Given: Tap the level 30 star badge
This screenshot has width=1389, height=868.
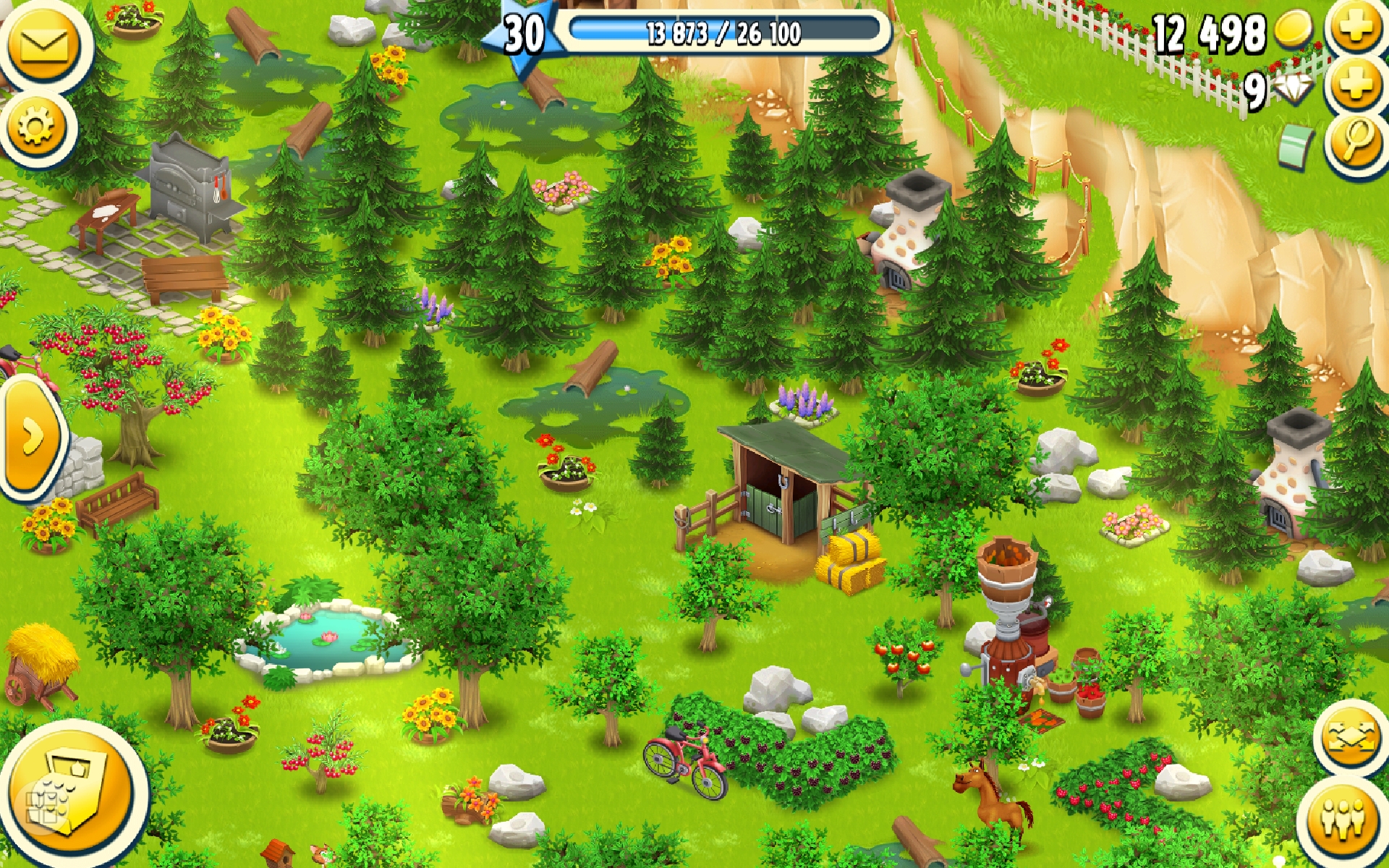Looking at the screenshot, I should click(525, 35).
